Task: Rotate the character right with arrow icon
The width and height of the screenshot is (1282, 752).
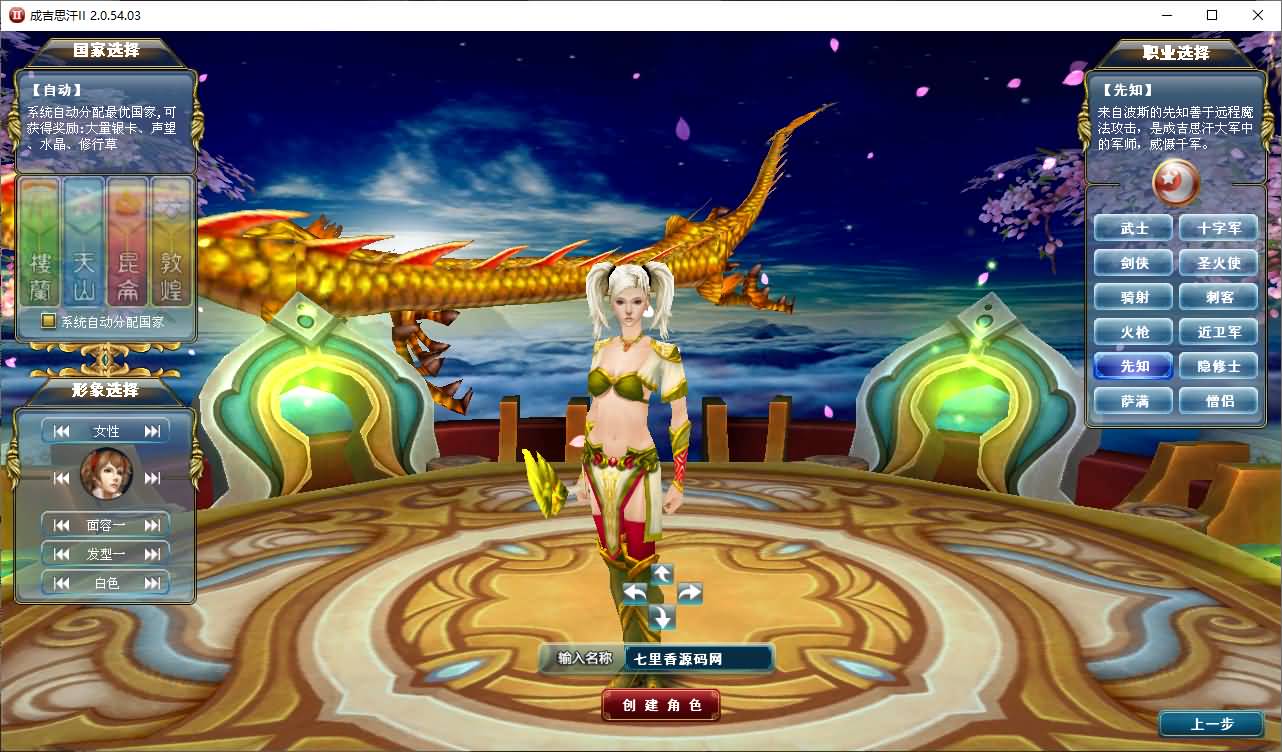Action: [690, 592]
